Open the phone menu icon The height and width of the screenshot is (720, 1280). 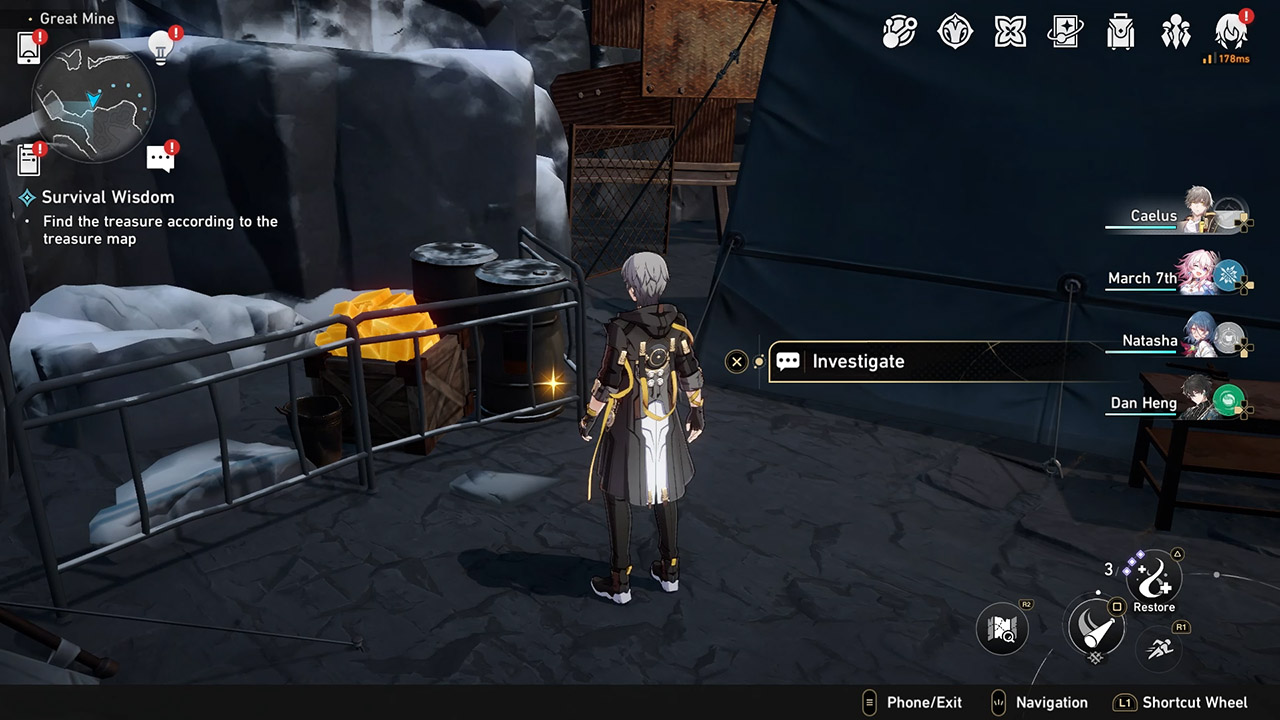tap(29, 47)
